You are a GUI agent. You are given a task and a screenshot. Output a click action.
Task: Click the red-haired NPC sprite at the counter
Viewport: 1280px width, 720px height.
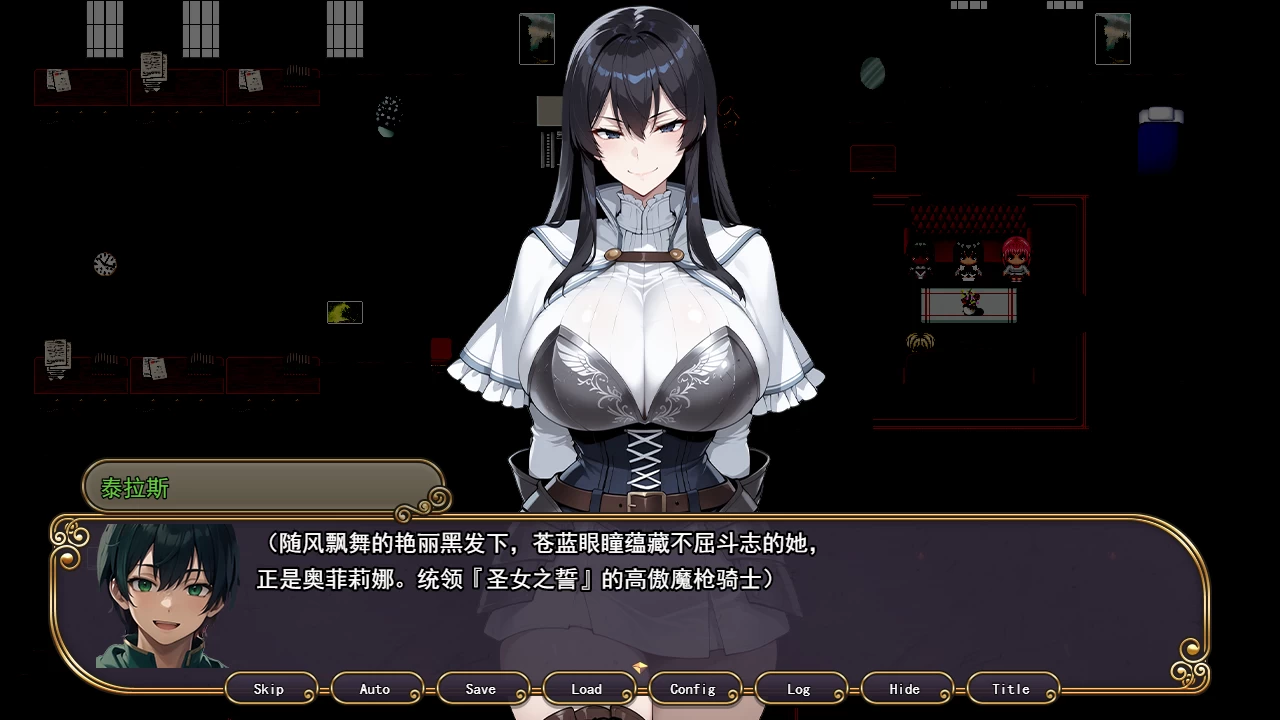click(x=1015, y=258)
